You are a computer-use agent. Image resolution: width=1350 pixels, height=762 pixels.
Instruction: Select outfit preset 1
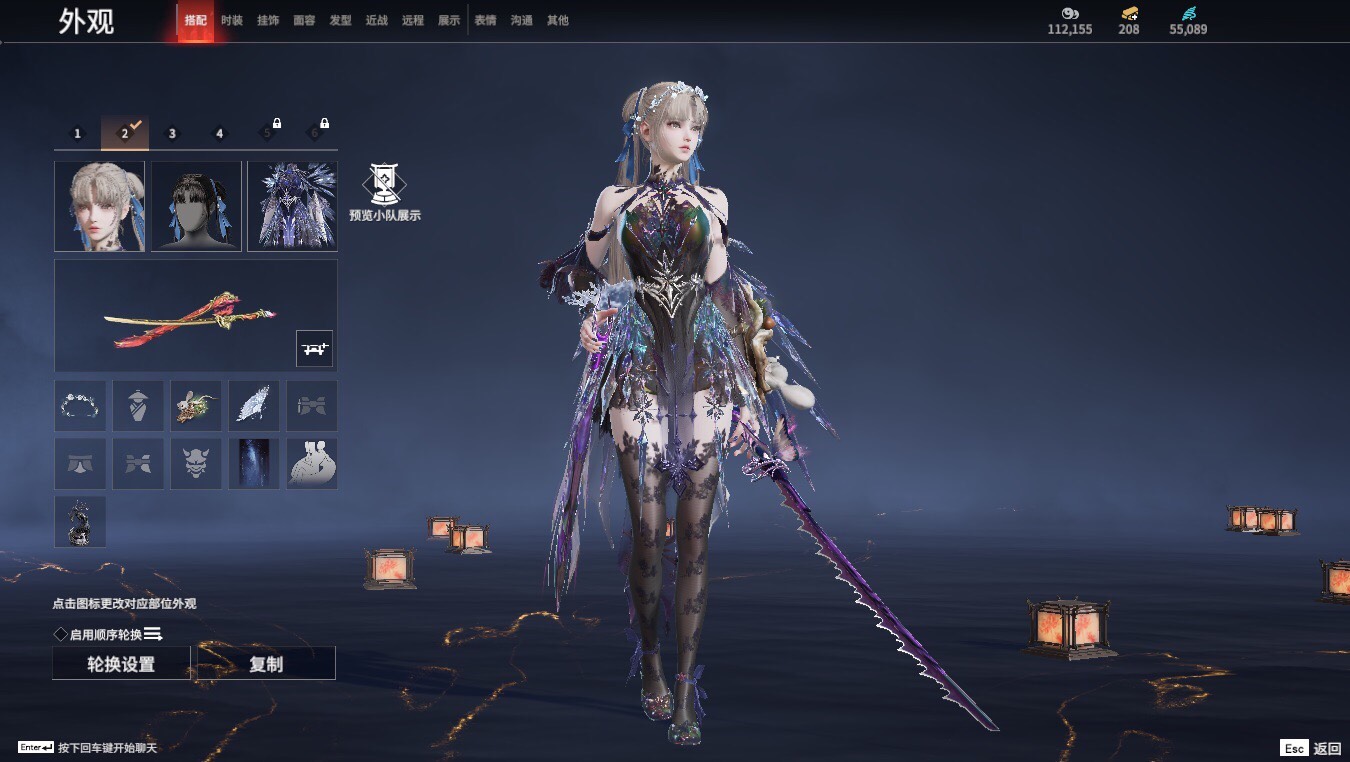click(x=78, y=133)
